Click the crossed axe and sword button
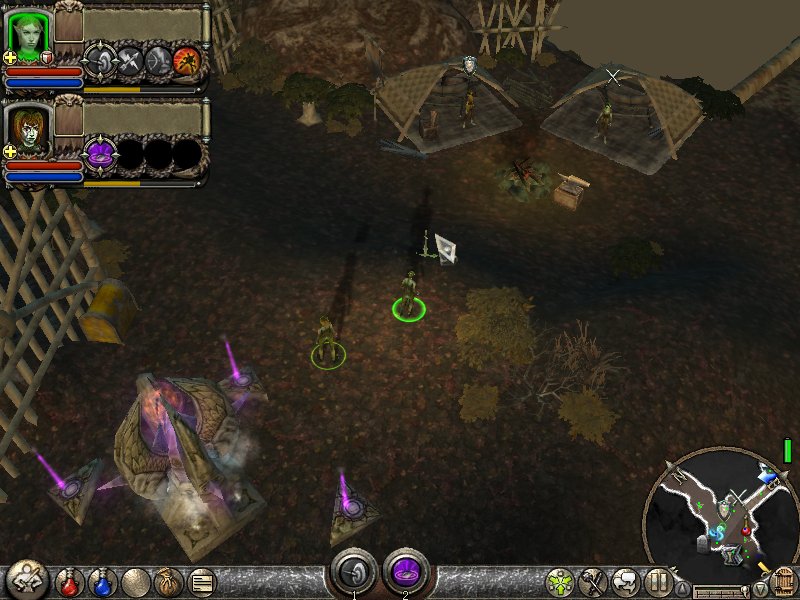The image size is (800, 600). click(593, 581)
